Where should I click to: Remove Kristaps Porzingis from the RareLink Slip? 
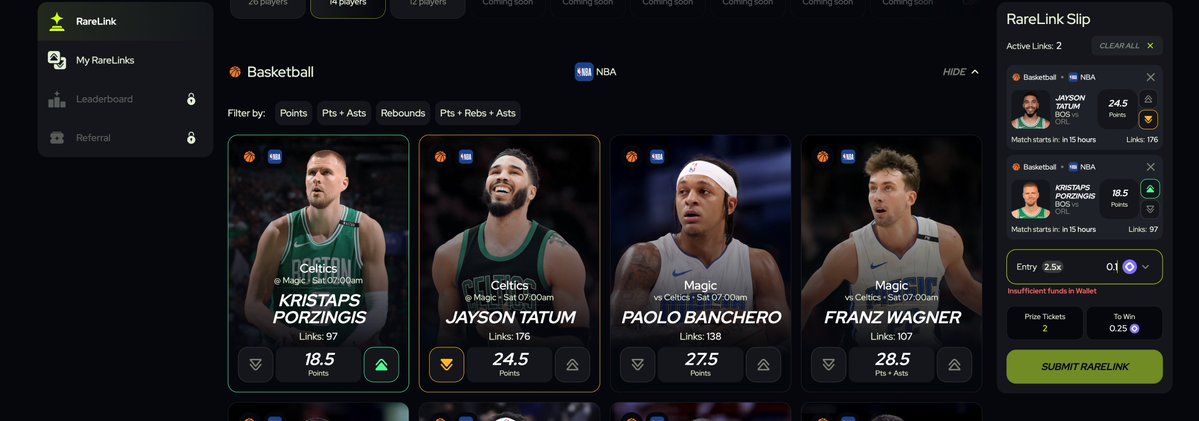tap(1150, 167)
